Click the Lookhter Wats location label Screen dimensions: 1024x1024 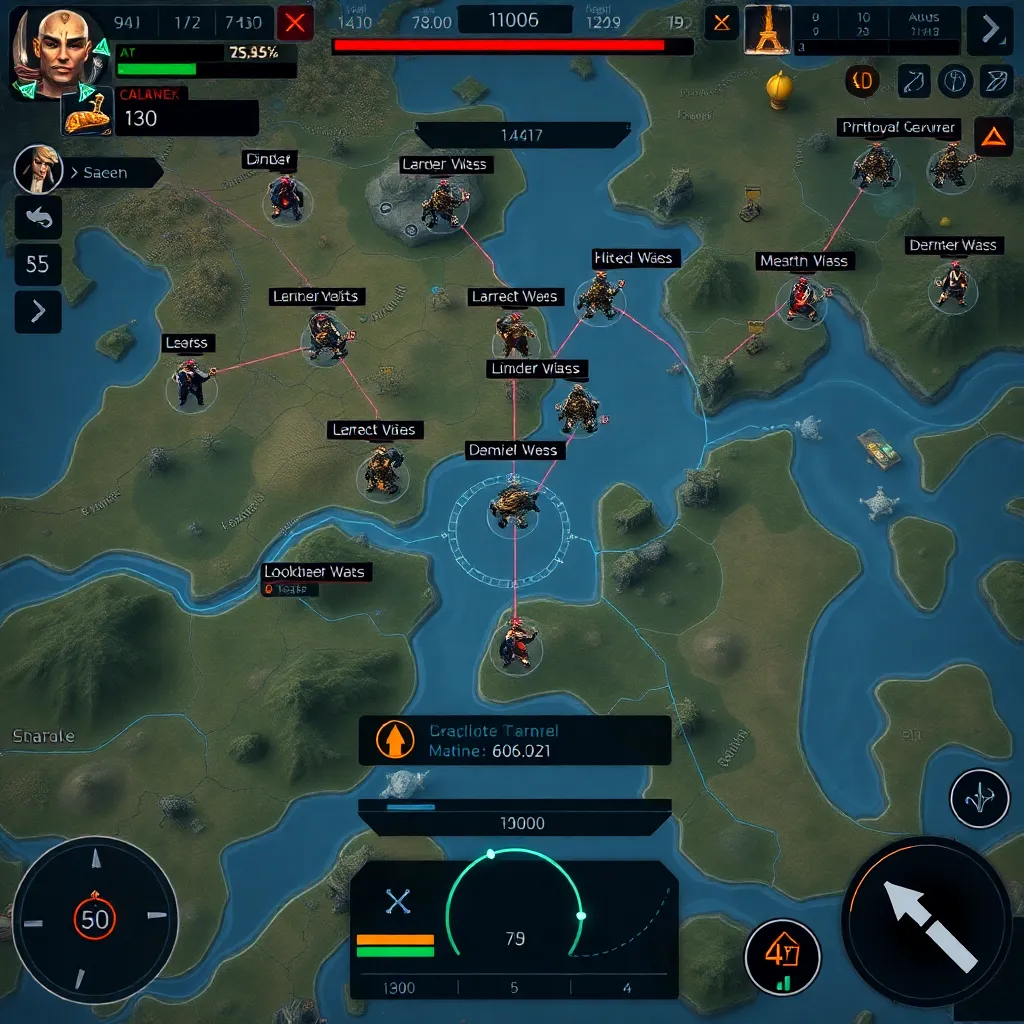pyautogui.click(x=314, y=572)
